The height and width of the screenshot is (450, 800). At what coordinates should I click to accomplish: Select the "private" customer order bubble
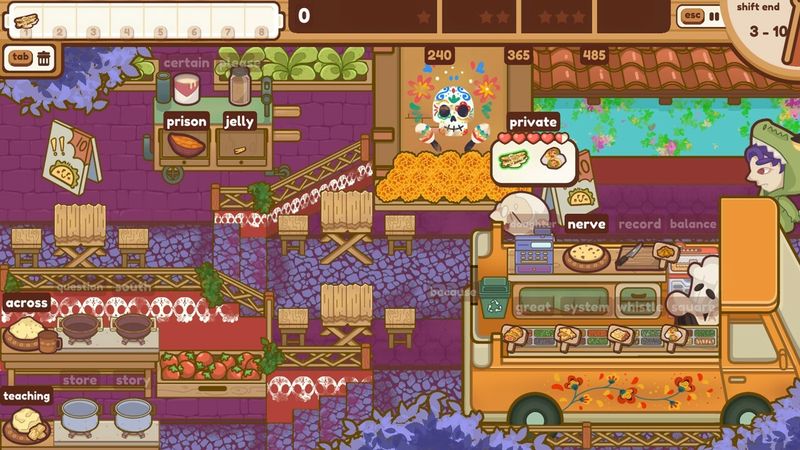click(532, 122)
